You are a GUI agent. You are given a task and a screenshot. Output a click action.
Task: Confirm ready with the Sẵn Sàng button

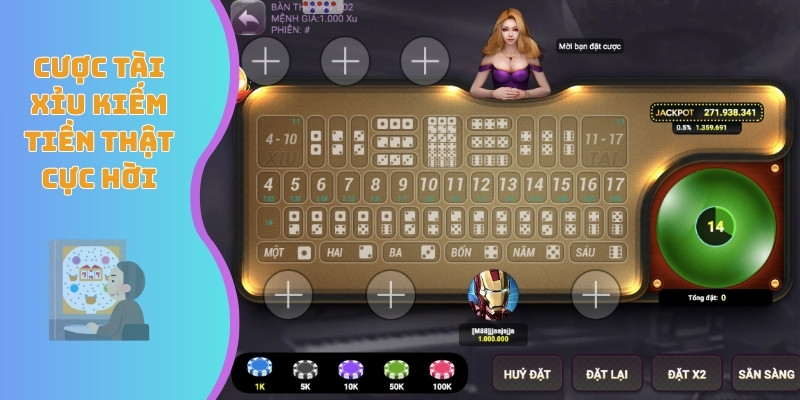(x=765, y=373)
